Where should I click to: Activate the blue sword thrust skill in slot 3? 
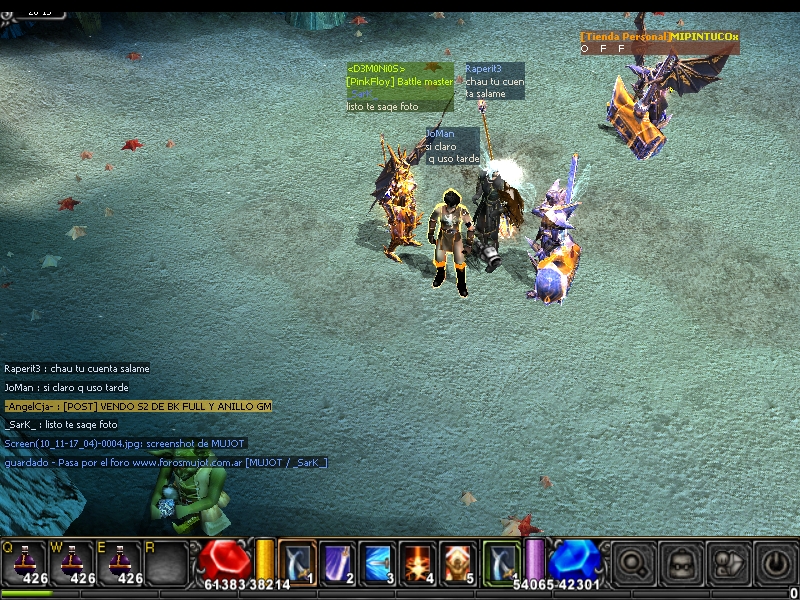point(377,563)
